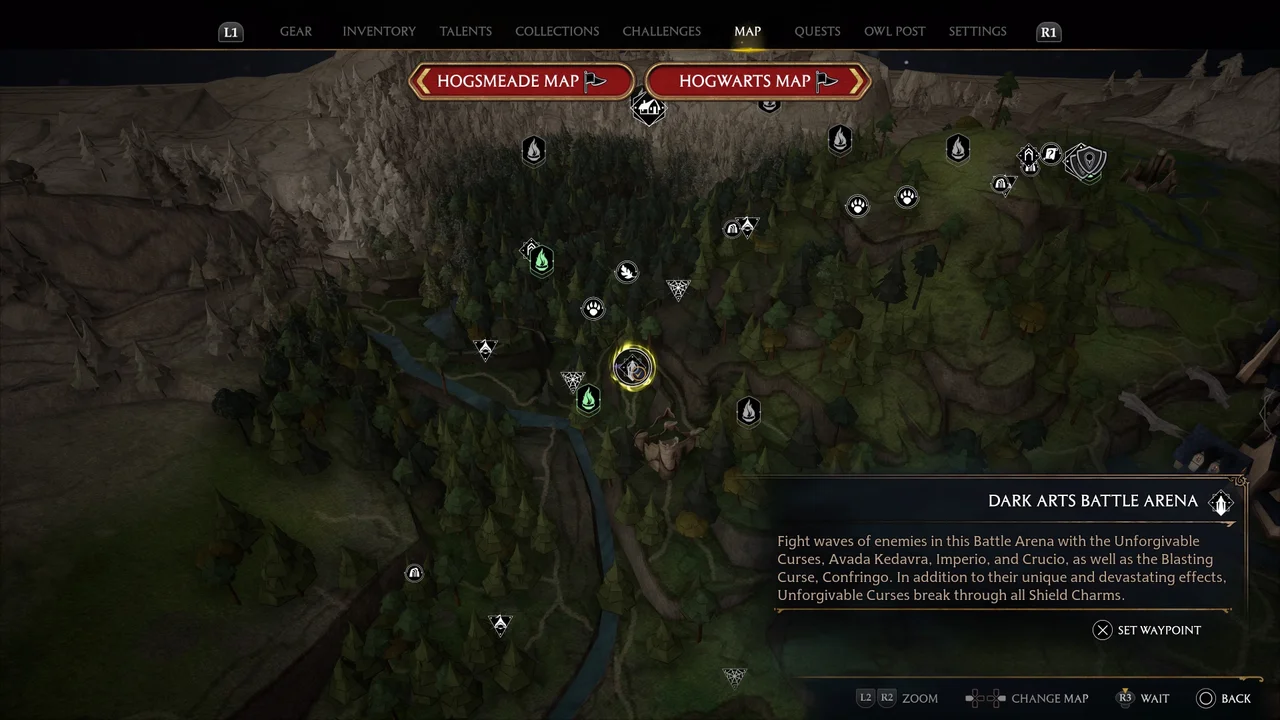Image resolution: width=1280 pixels, height=720 pixels.
Task: Select an unlit Floo Flame icon near bottom left
Action: point(748,411)
